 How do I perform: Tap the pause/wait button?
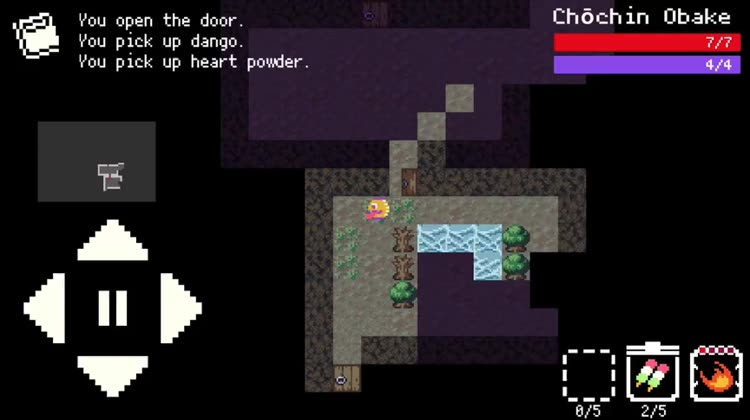click(x=112, y=307)
